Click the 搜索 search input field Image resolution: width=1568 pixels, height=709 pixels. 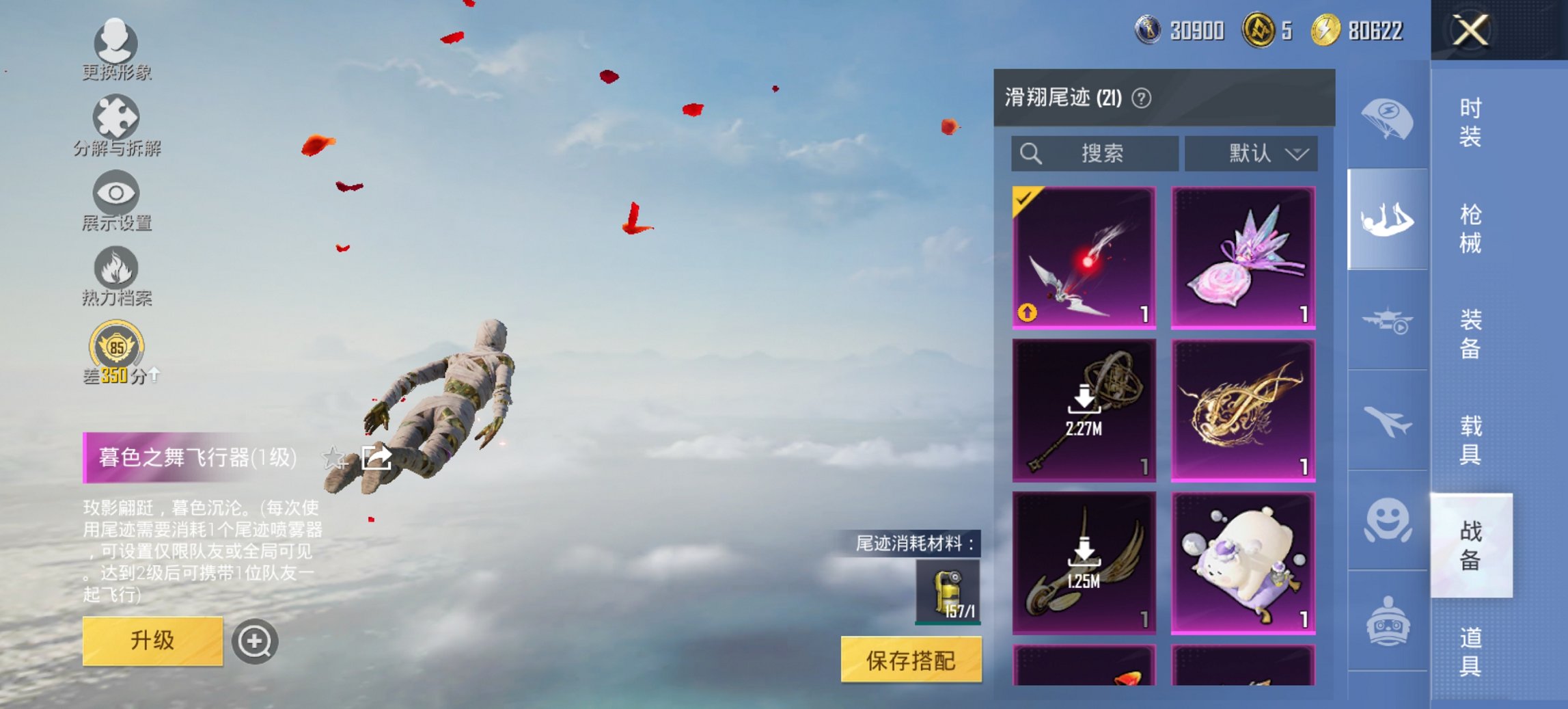[1093, 154]
